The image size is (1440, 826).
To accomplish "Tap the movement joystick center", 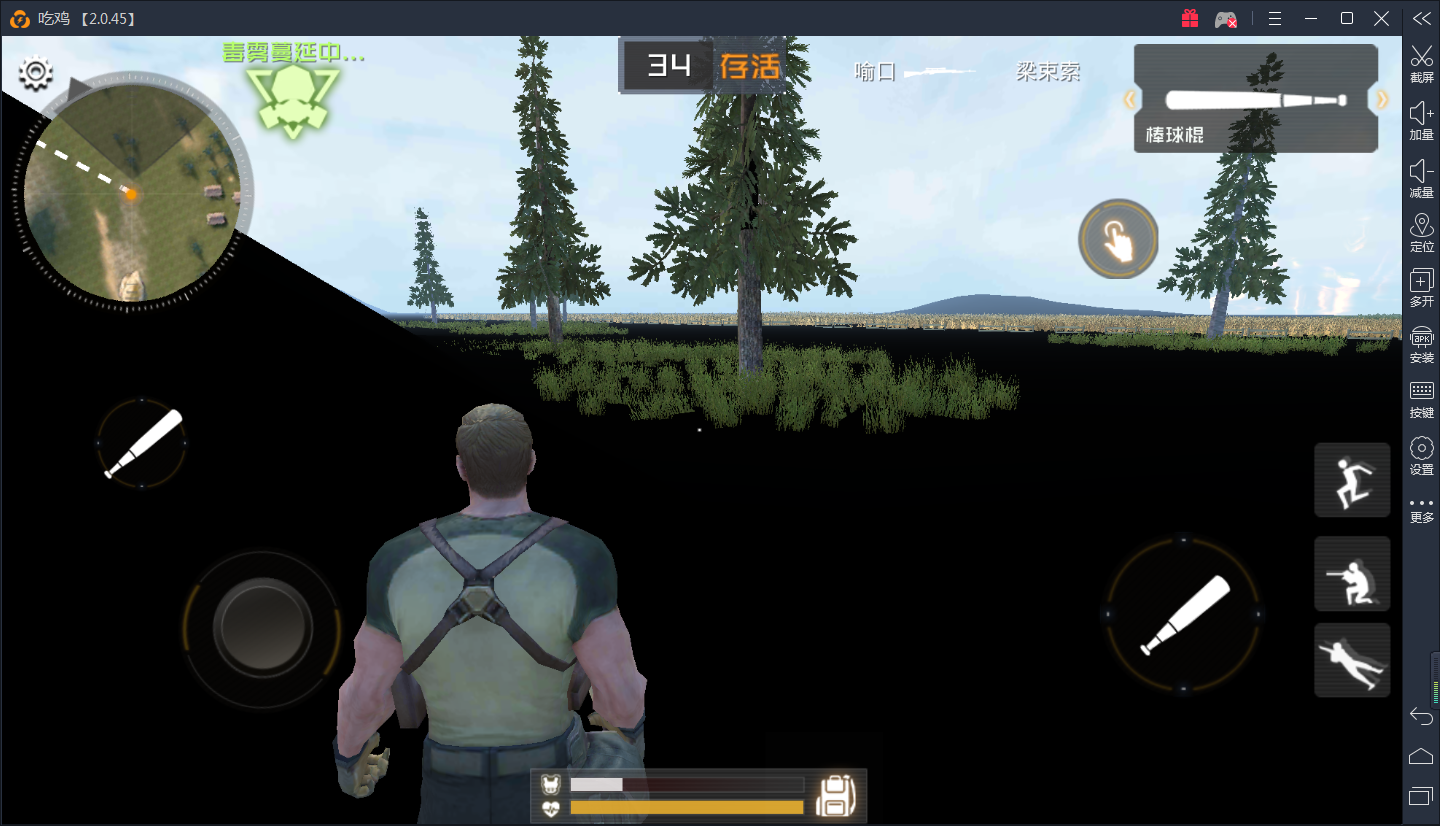I will tap(263, 627).
